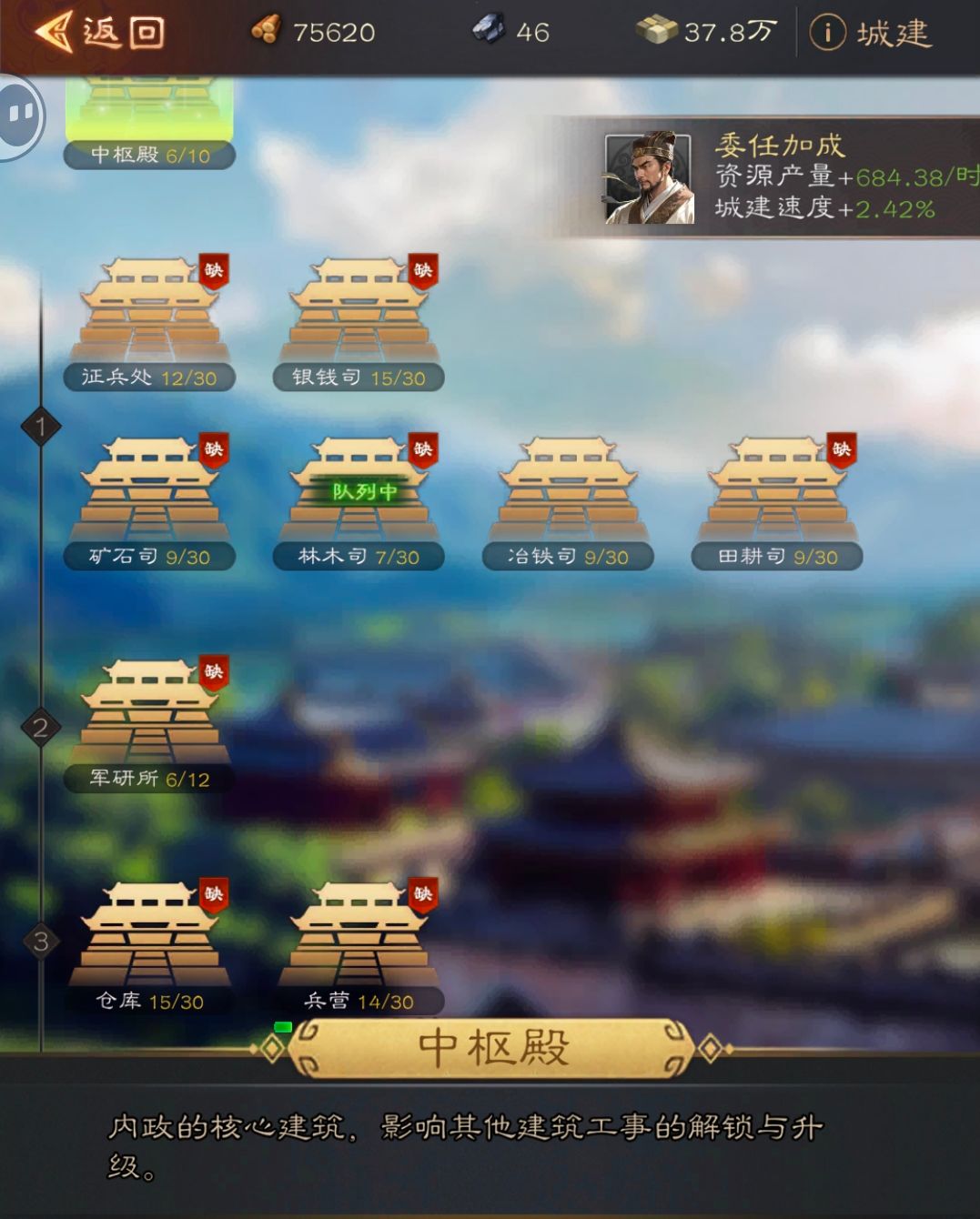This screenshot has width=980, height=1219.
Task: Click the 田耕司 building
Action: 777,493
